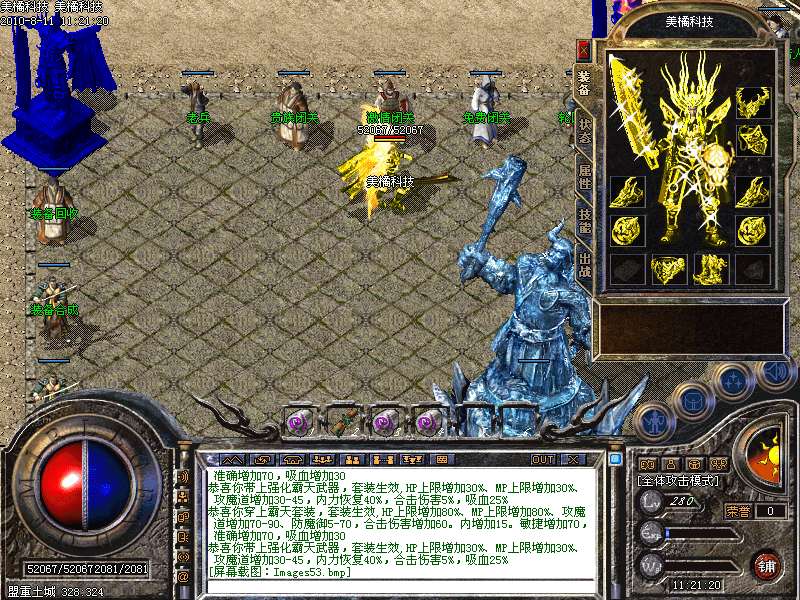
Task: Open the 铺 shop button
Action: pos(767,564)
